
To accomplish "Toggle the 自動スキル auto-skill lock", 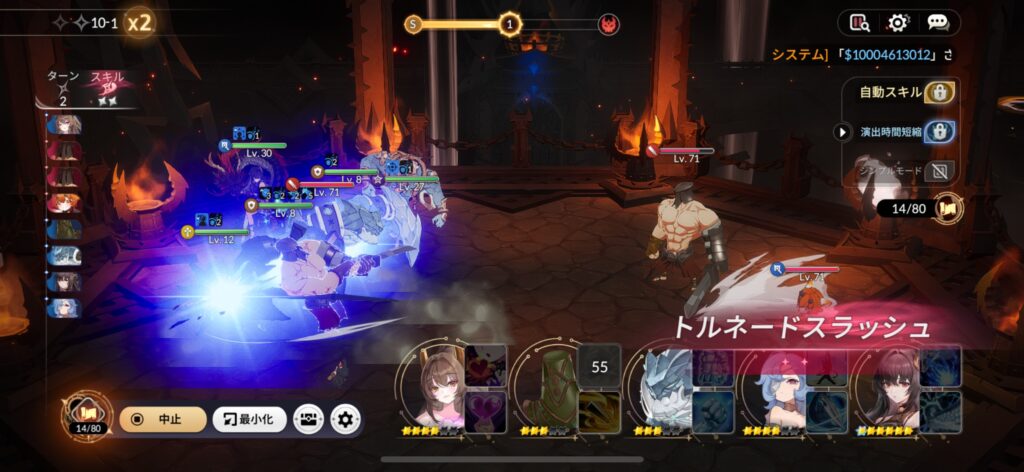I will (x=939, y=93).
